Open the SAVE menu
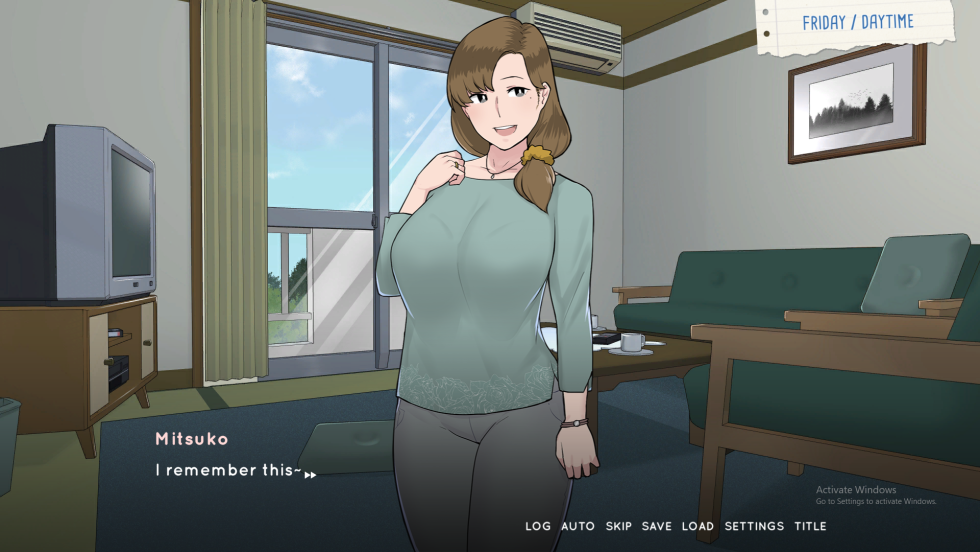Image resolution: width=980 pixels, height=552 pixels. [657, 526]
